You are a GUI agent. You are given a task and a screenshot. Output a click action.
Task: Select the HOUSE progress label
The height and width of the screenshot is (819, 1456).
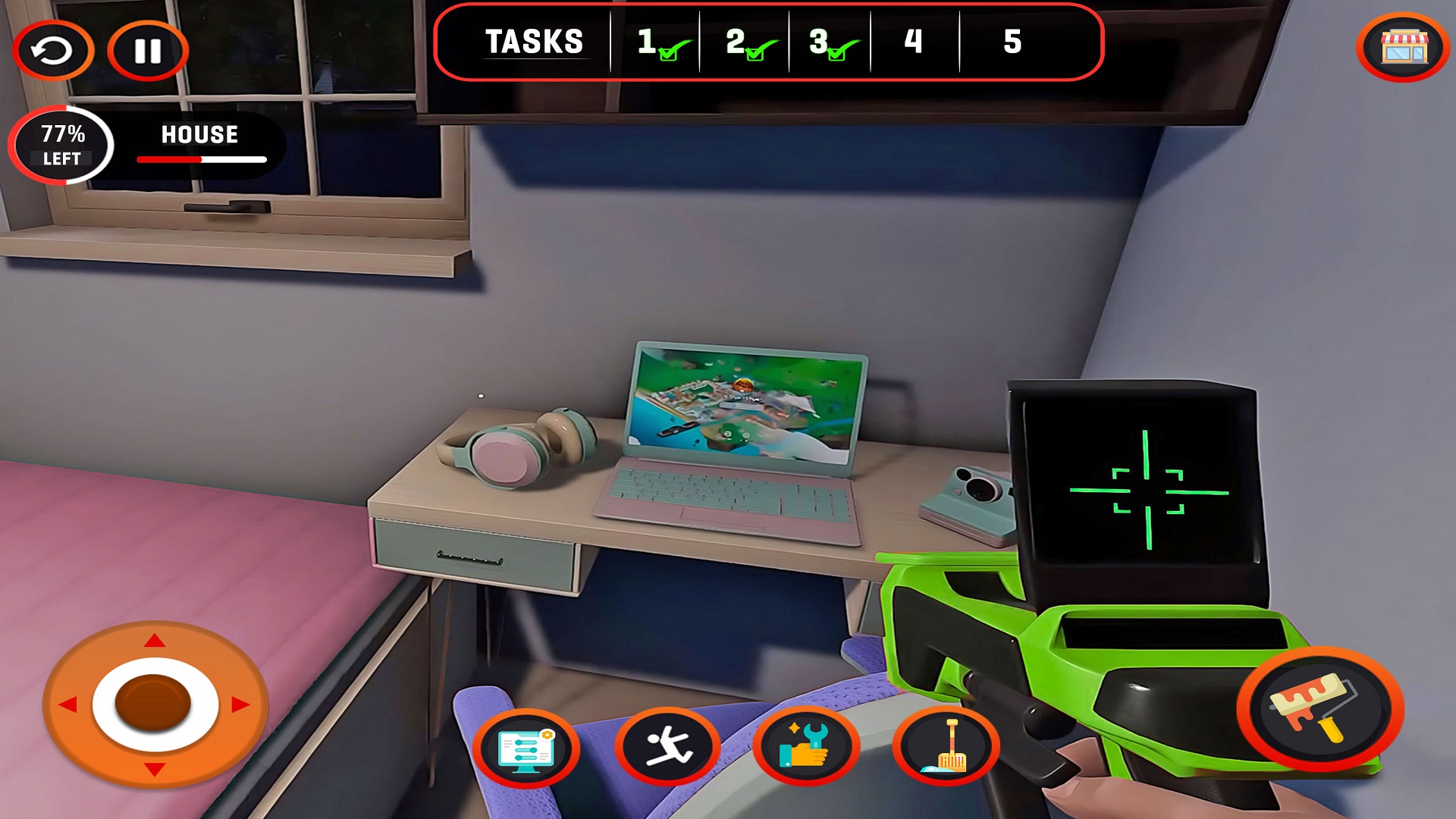(x=197, y=135)
